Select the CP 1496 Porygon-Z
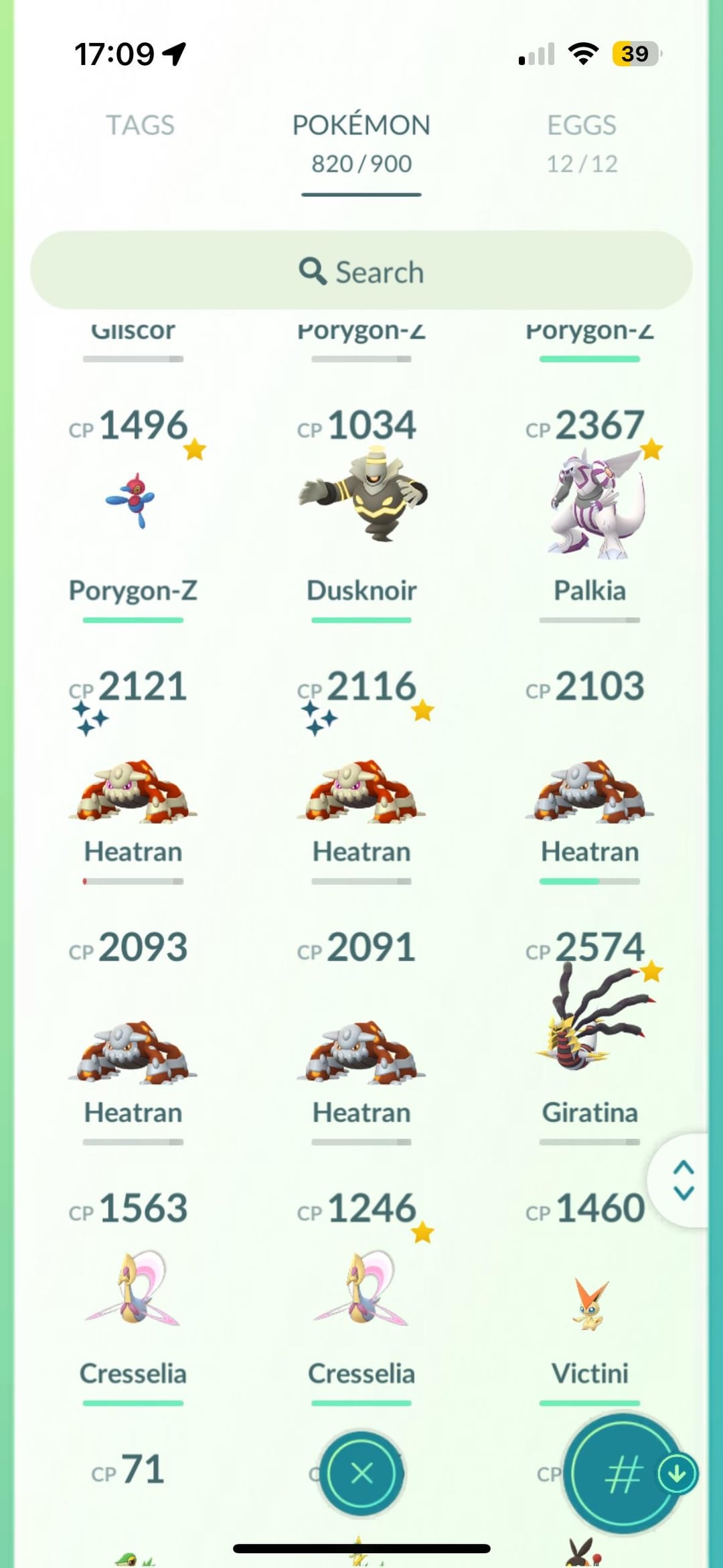 [x=133, y=502]
